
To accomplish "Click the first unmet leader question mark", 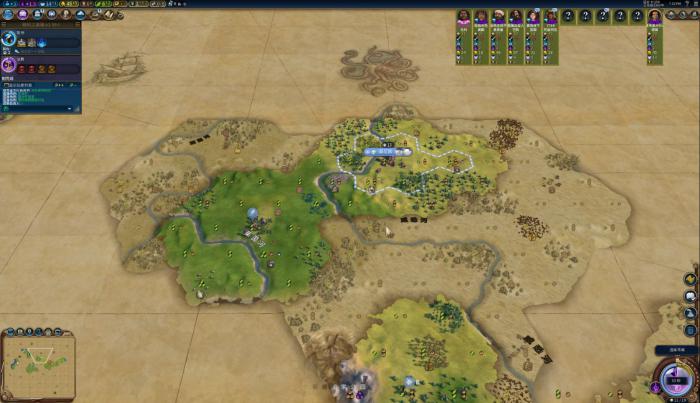I will [567, 17].
